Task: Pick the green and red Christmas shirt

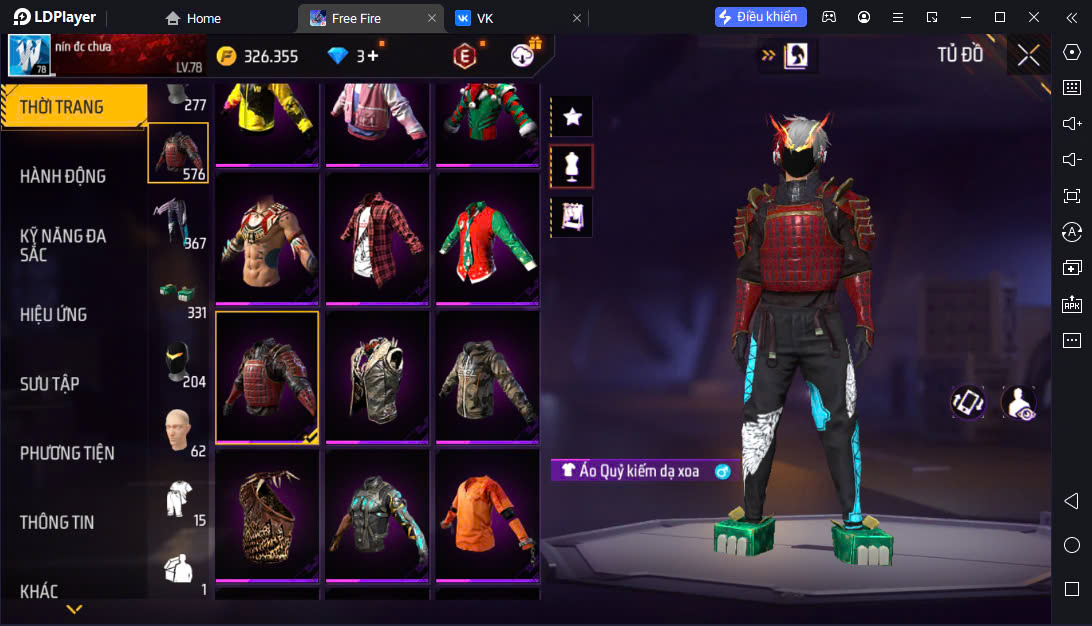Action: [x=487, y=237]
